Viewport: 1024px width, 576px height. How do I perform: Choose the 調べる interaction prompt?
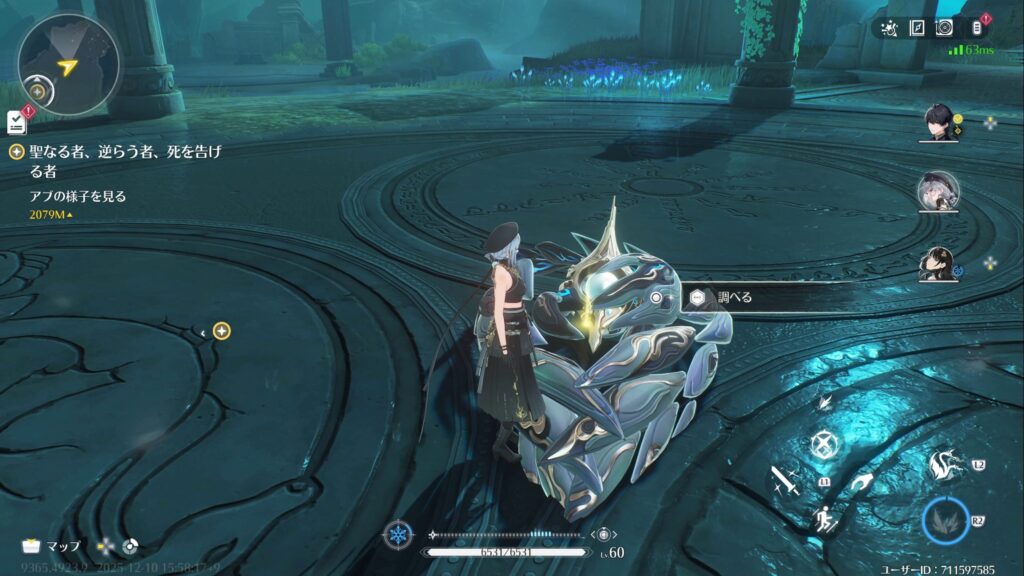coord(734,297)
